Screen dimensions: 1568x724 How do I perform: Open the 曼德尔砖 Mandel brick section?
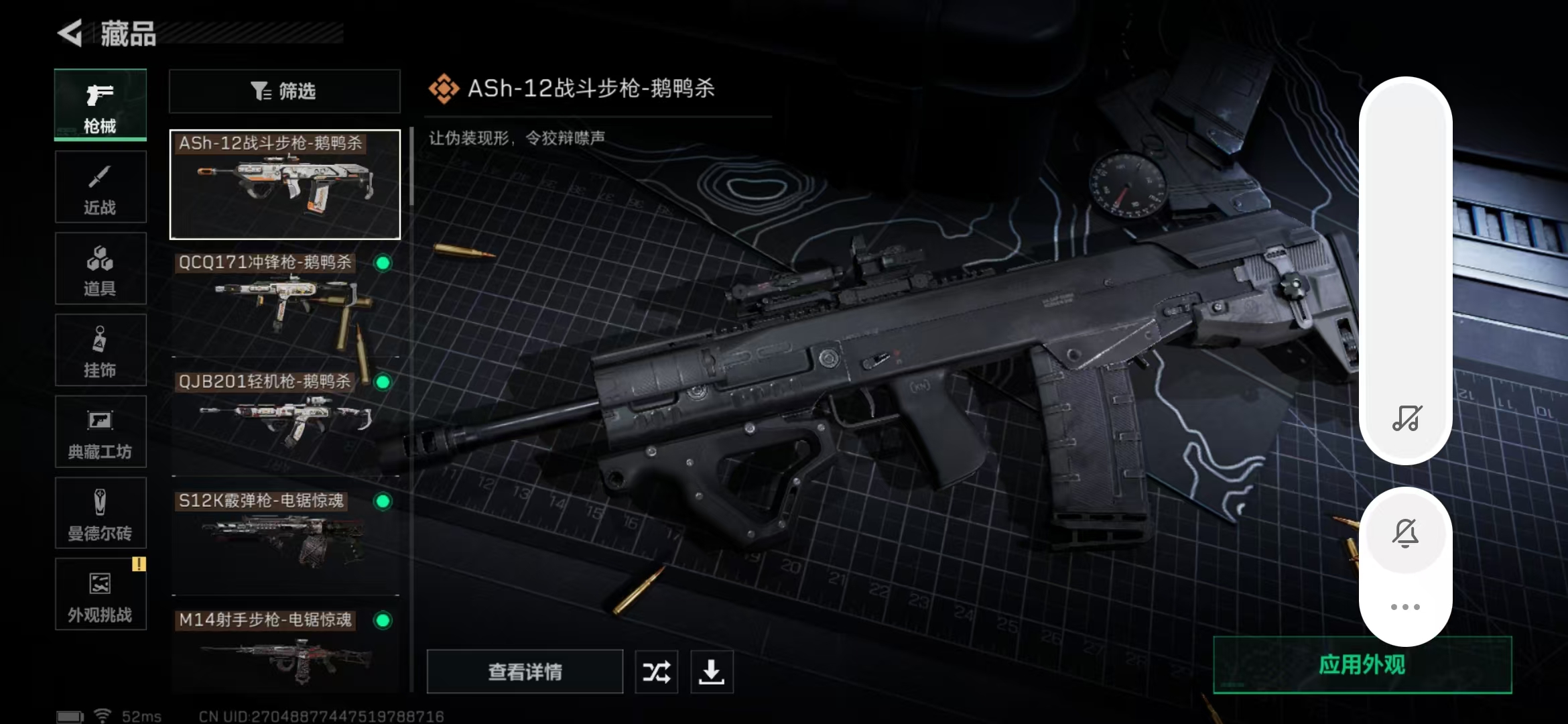point(100,513)
